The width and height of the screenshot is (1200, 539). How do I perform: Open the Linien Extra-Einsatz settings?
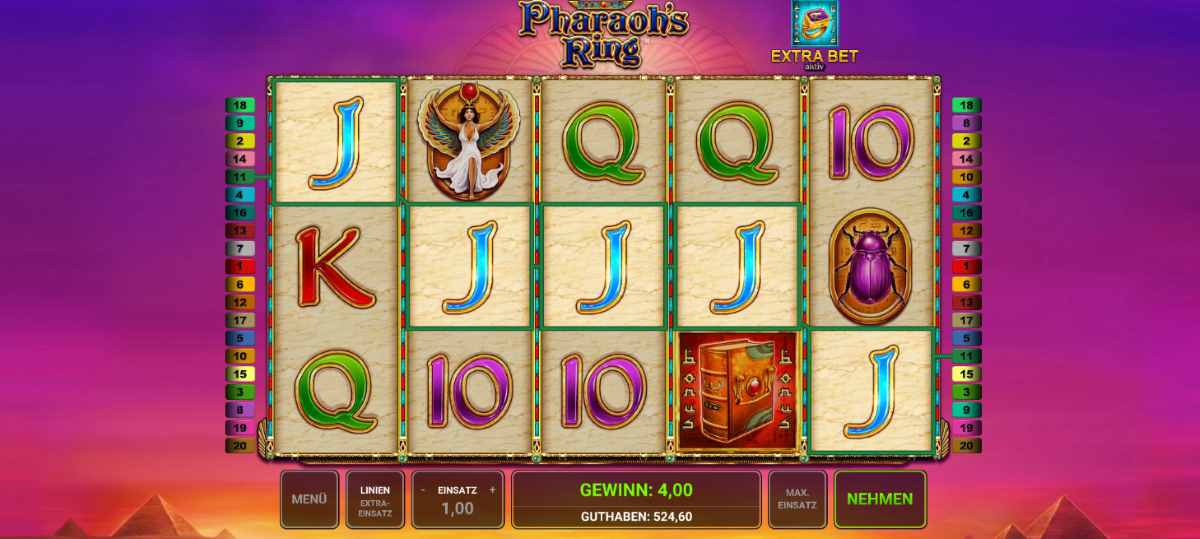pos(375,499)
